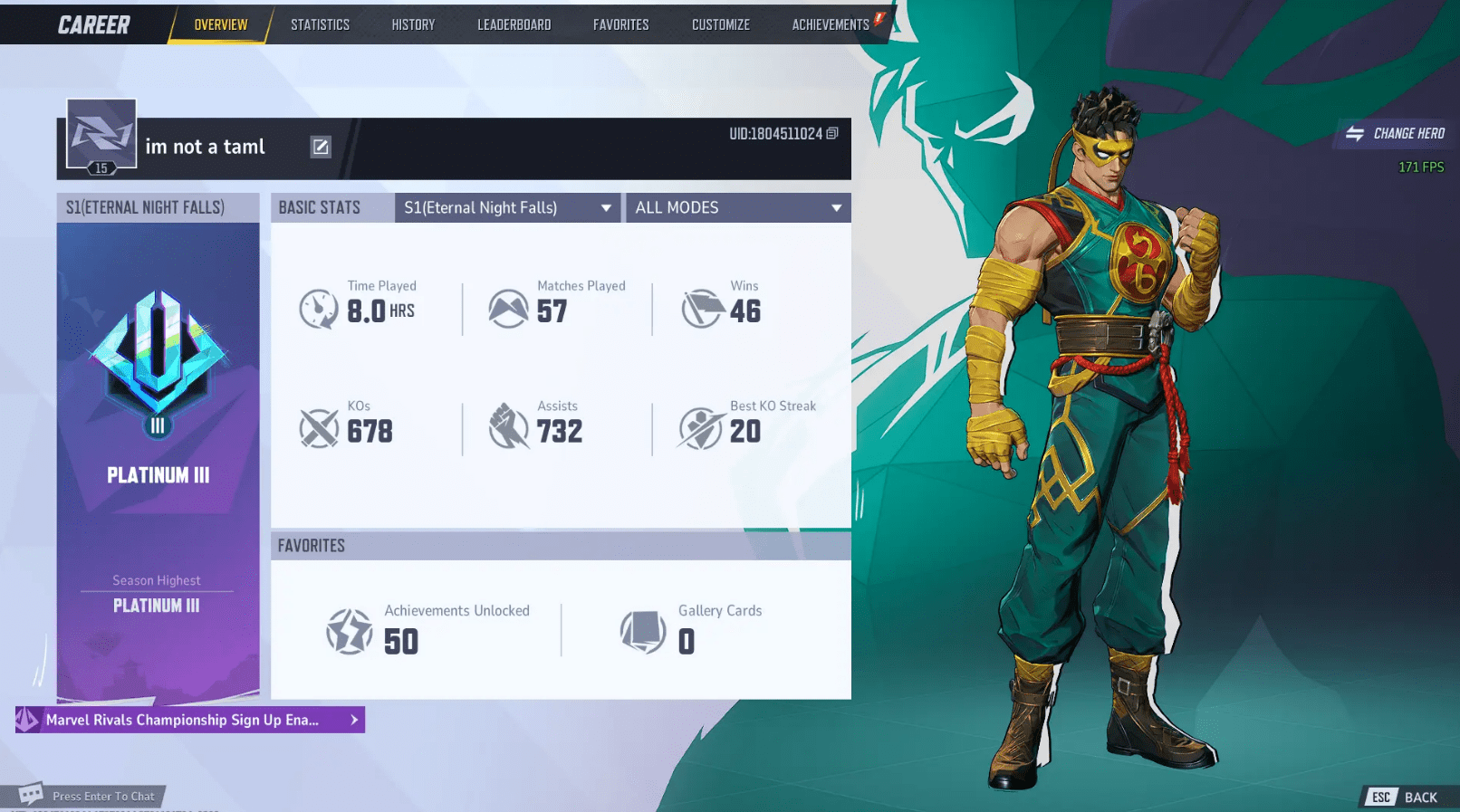Viewport: 1460px width, 812px height.
Task: Open the season selector dropdown
Action: click(507, 207)
